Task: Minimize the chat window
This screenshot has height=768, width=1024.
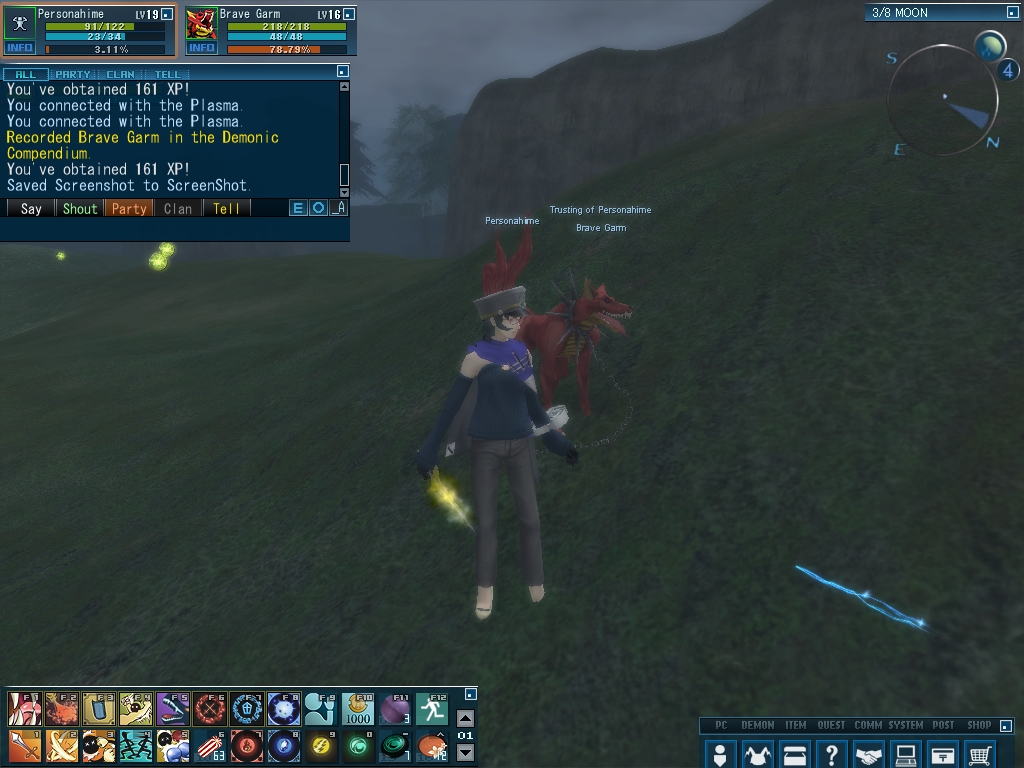Action: (343, 71)
